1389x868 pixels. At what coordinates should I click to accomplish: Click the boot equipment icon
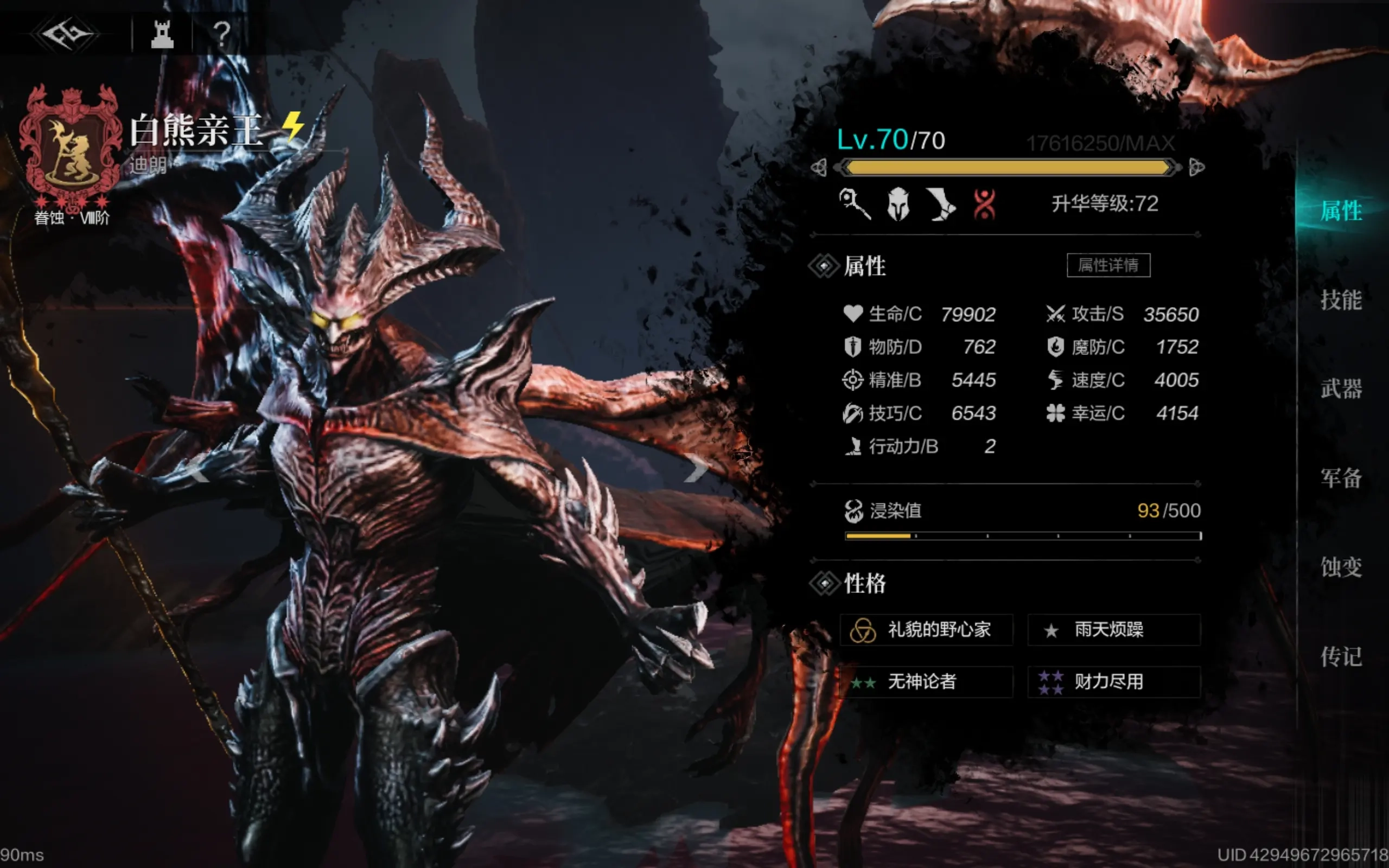pos(941,205)
